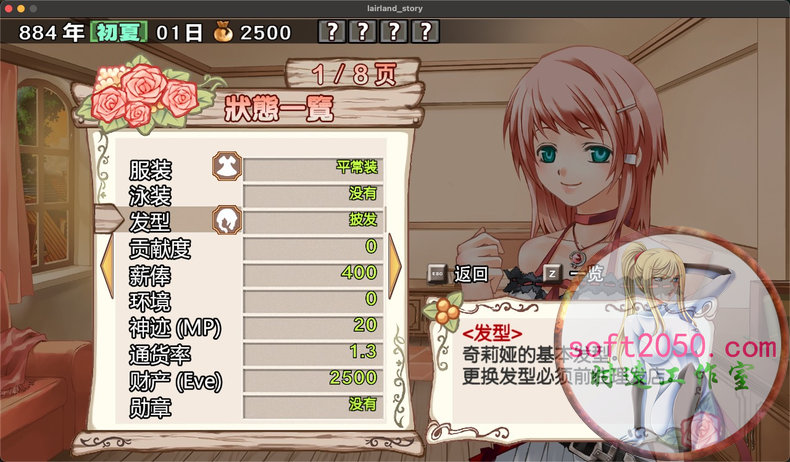The height and width of the screenshot is (462, 790).
Task: Select the 泳装 (swimsuit) row
Action: (x=255, y=194)
